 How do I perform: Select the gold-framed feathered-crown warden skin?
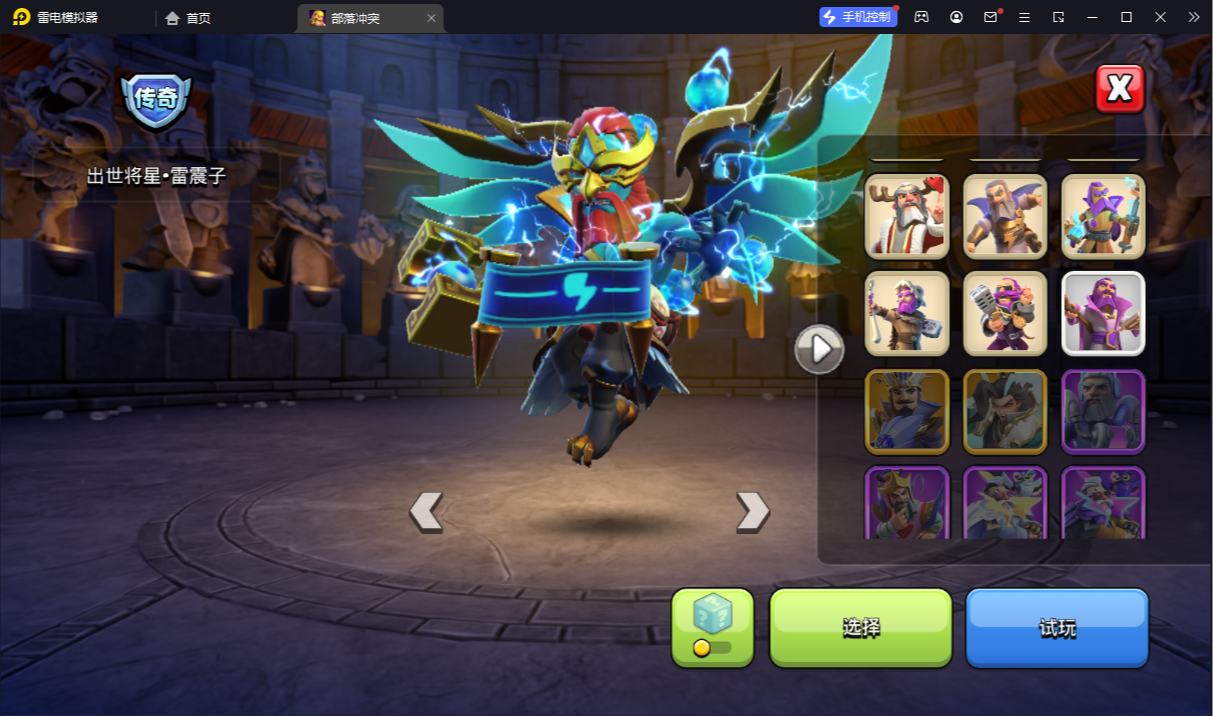906,411
